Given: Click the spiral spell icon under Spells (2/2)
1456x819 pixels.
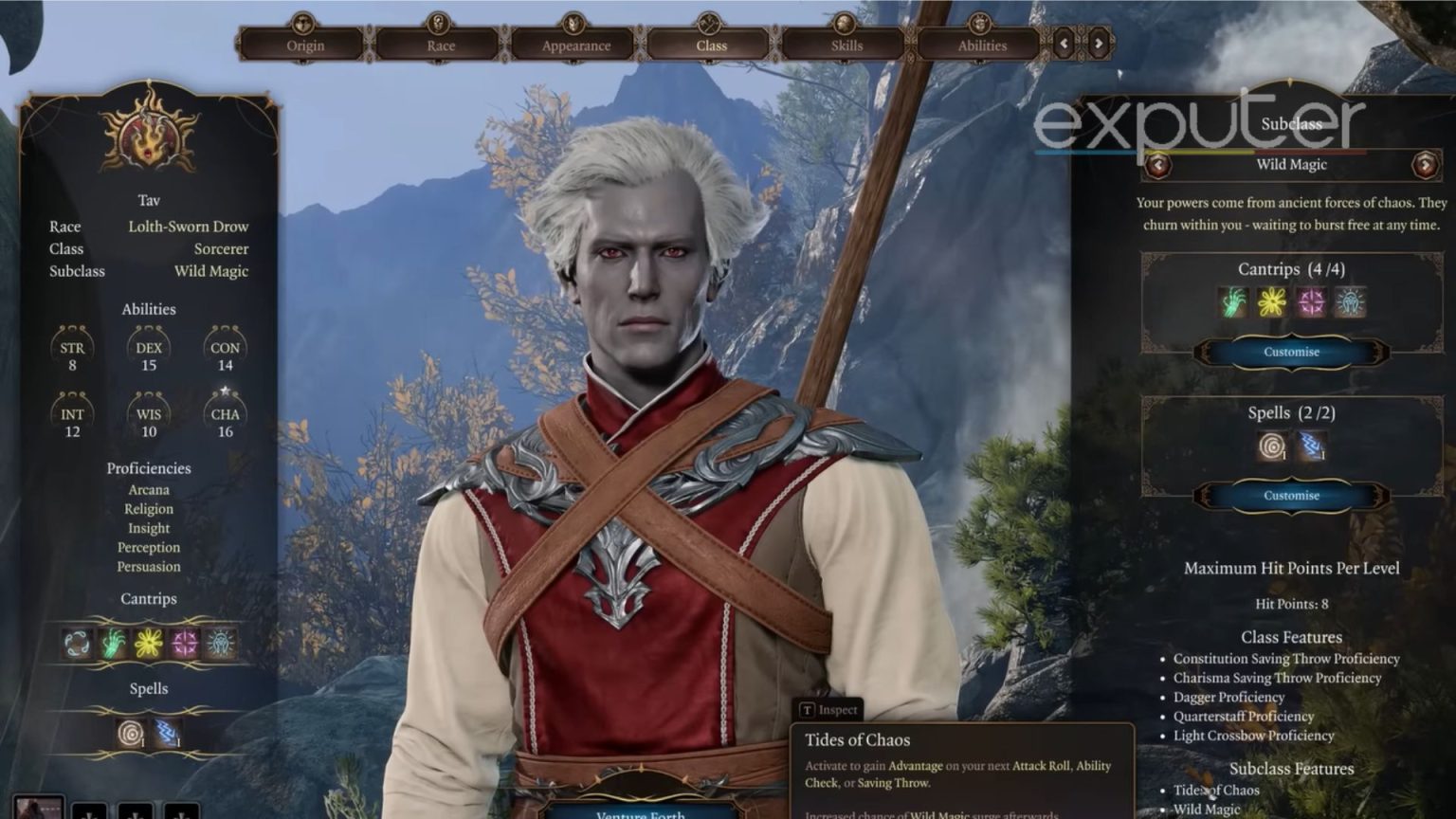Looking at the screenshot, I should (1270, 446).
